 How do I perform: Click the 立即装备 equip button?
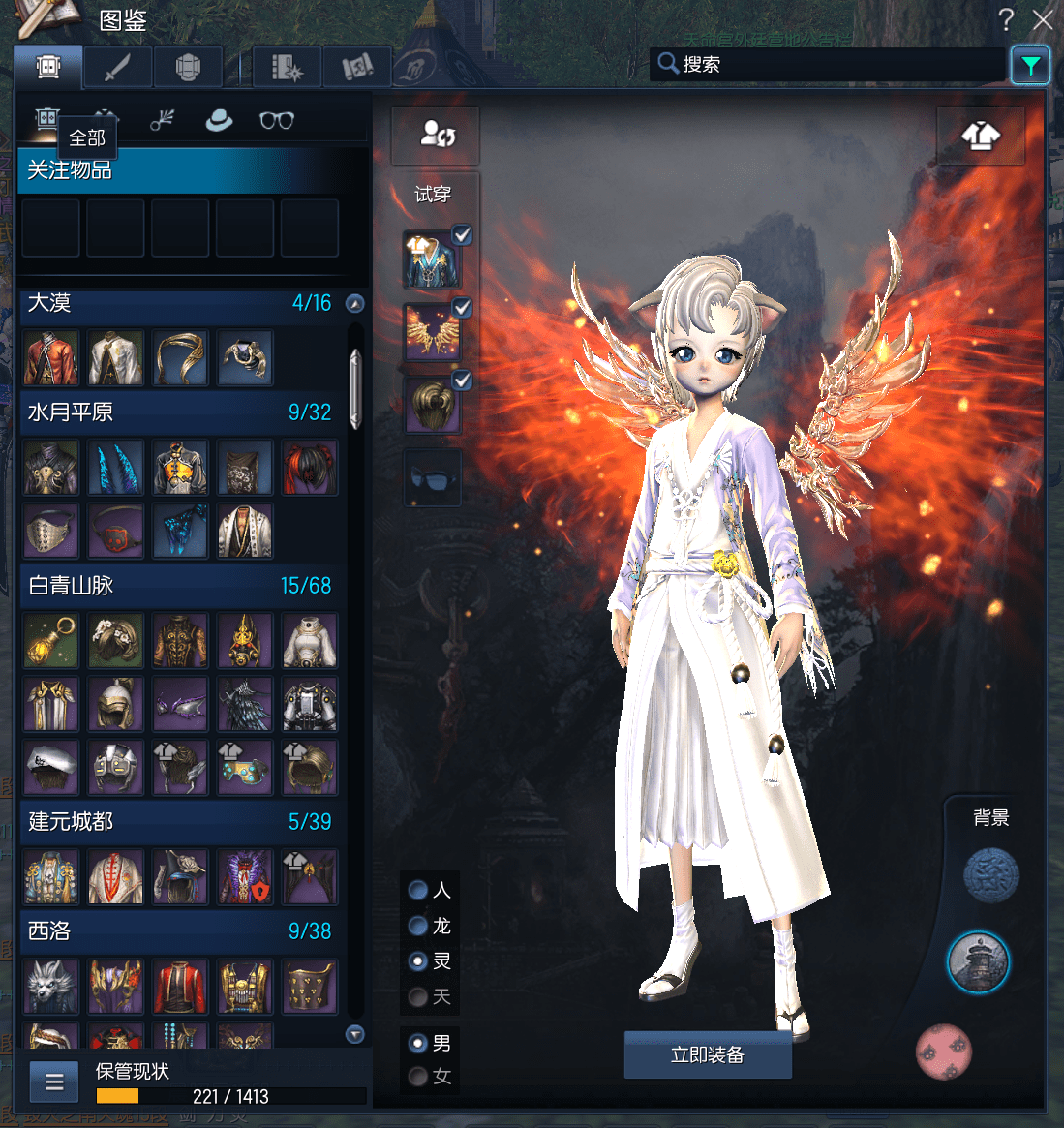708,1054
